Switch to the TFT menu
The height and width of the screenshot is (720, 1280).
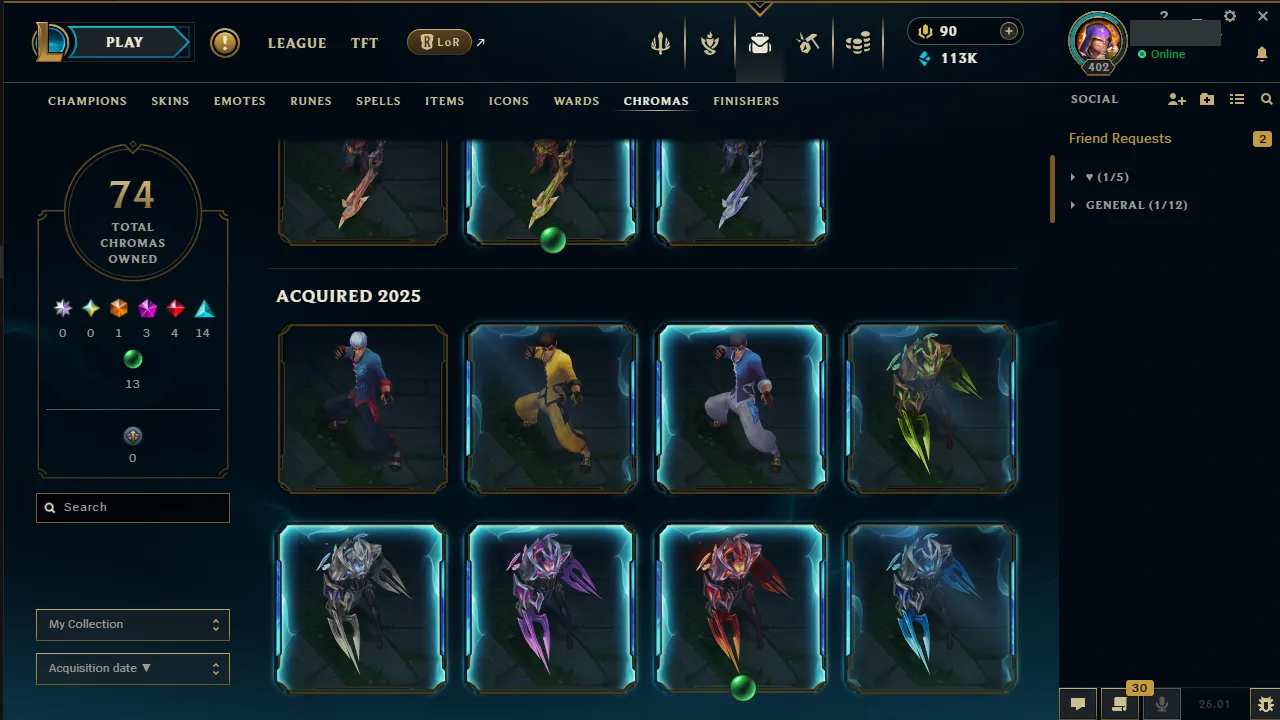(364, 43)
